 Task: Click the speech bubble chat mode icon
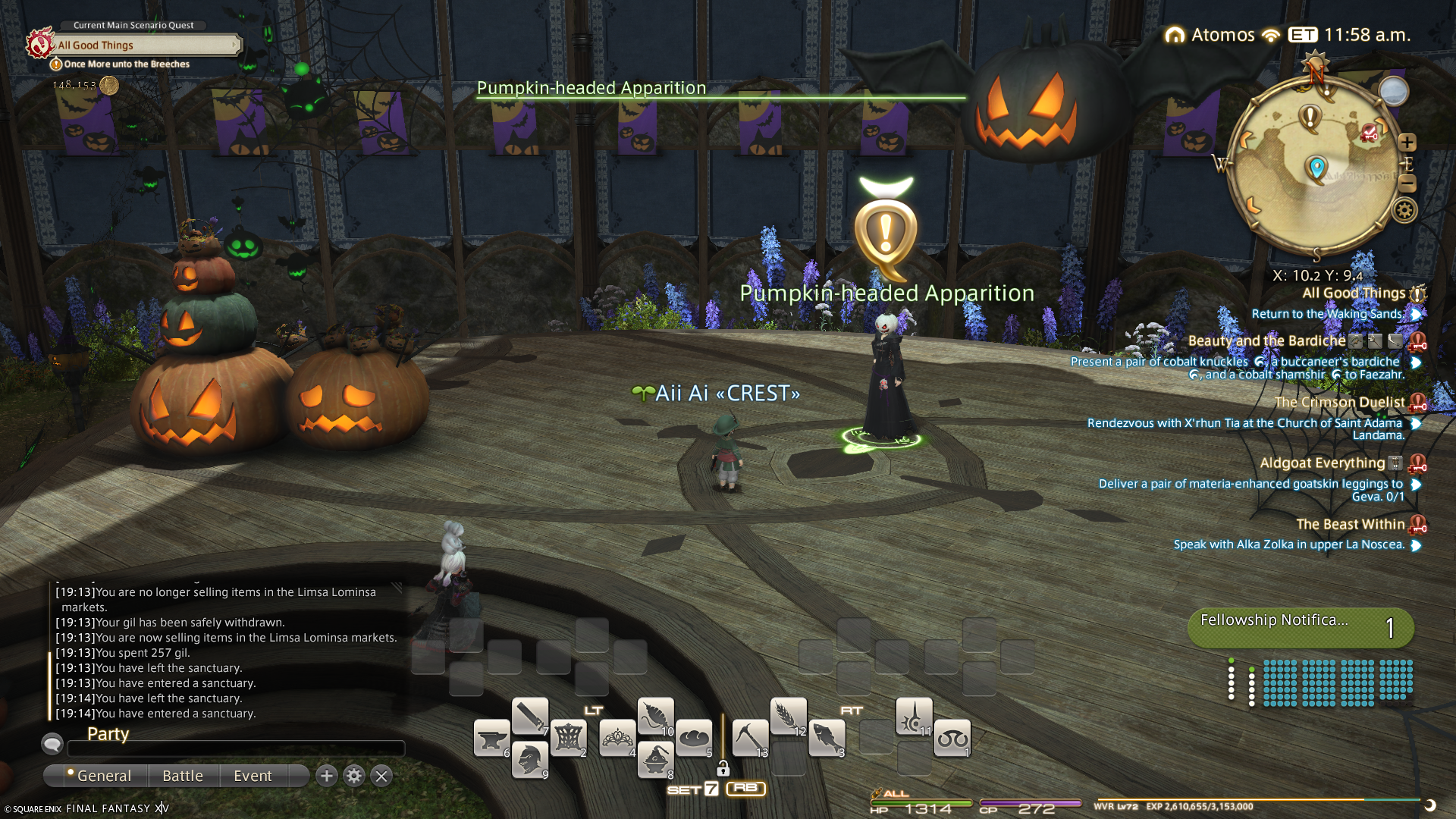pos(52,743)
